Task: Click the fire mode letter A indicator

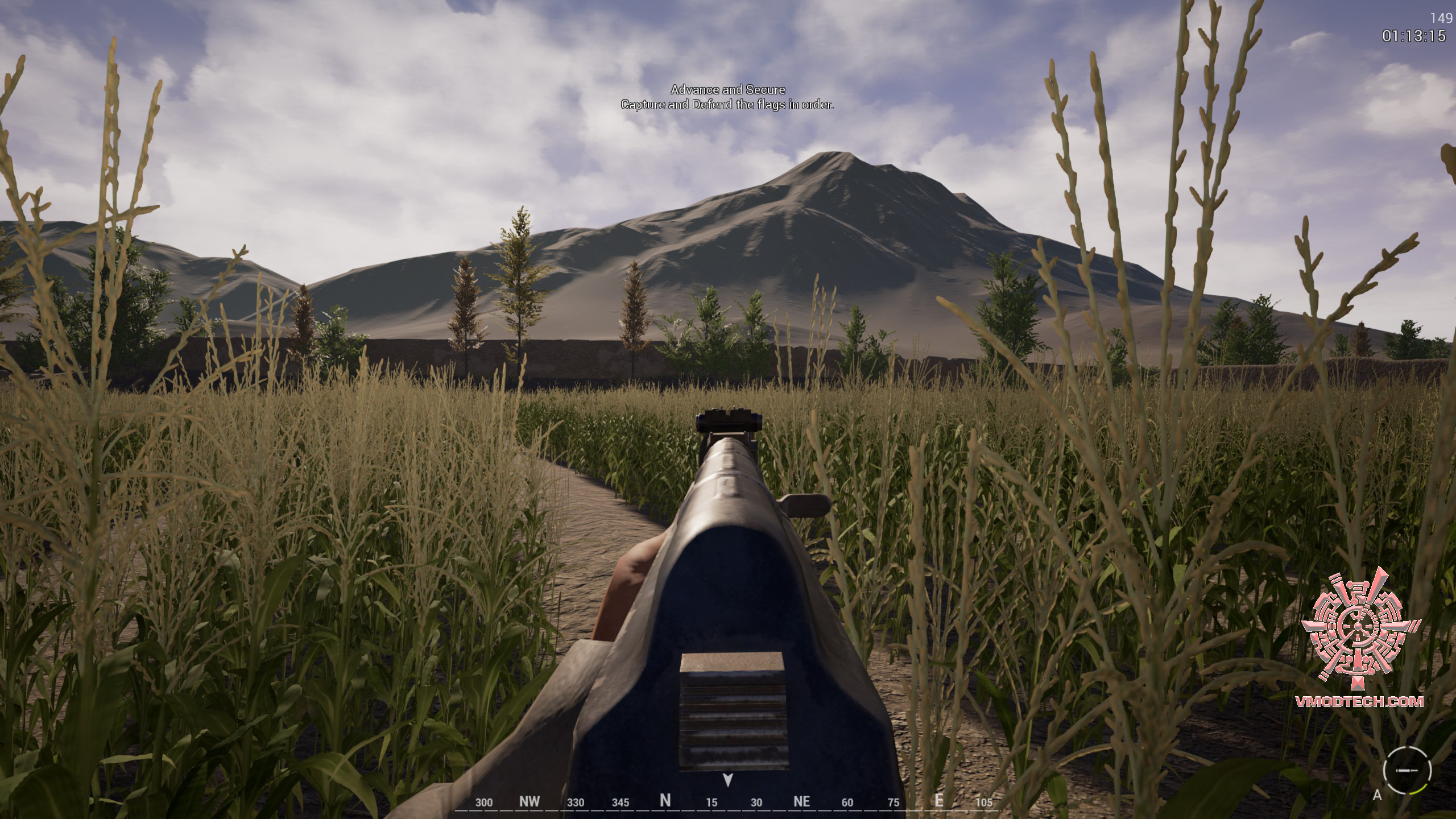Action: pos(1377,795)
